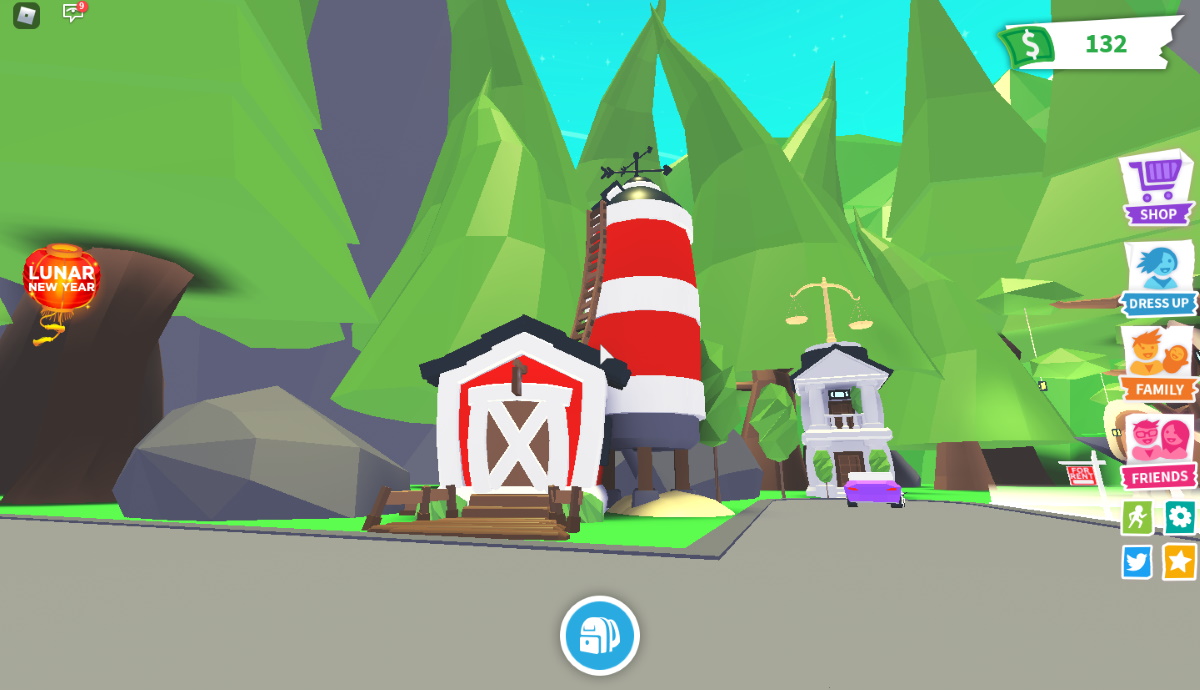
Task: Click the green running figure button
Action: coord(1136,517)
